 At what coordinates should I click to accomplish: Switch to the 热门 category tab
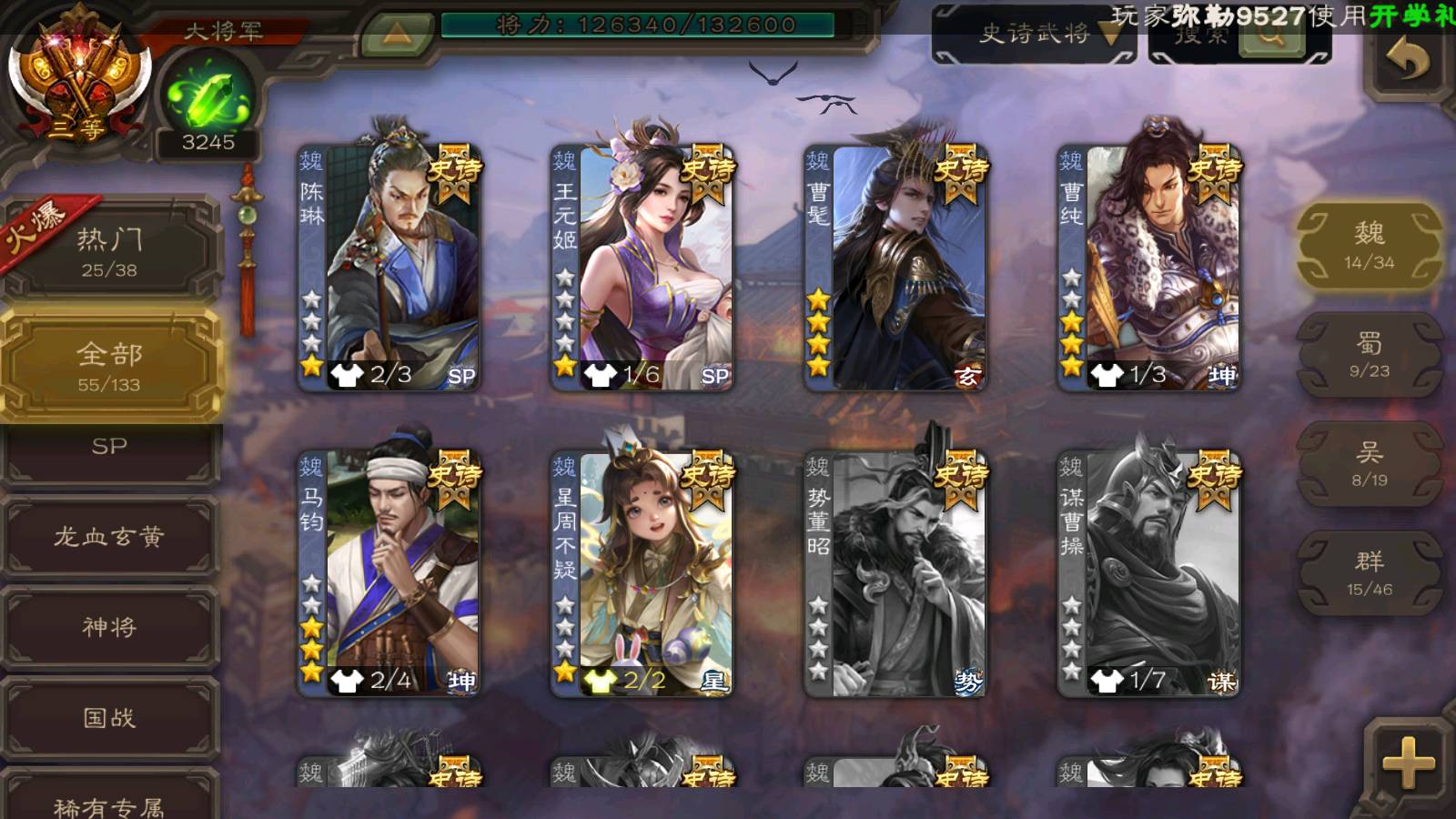coord(109,251)
